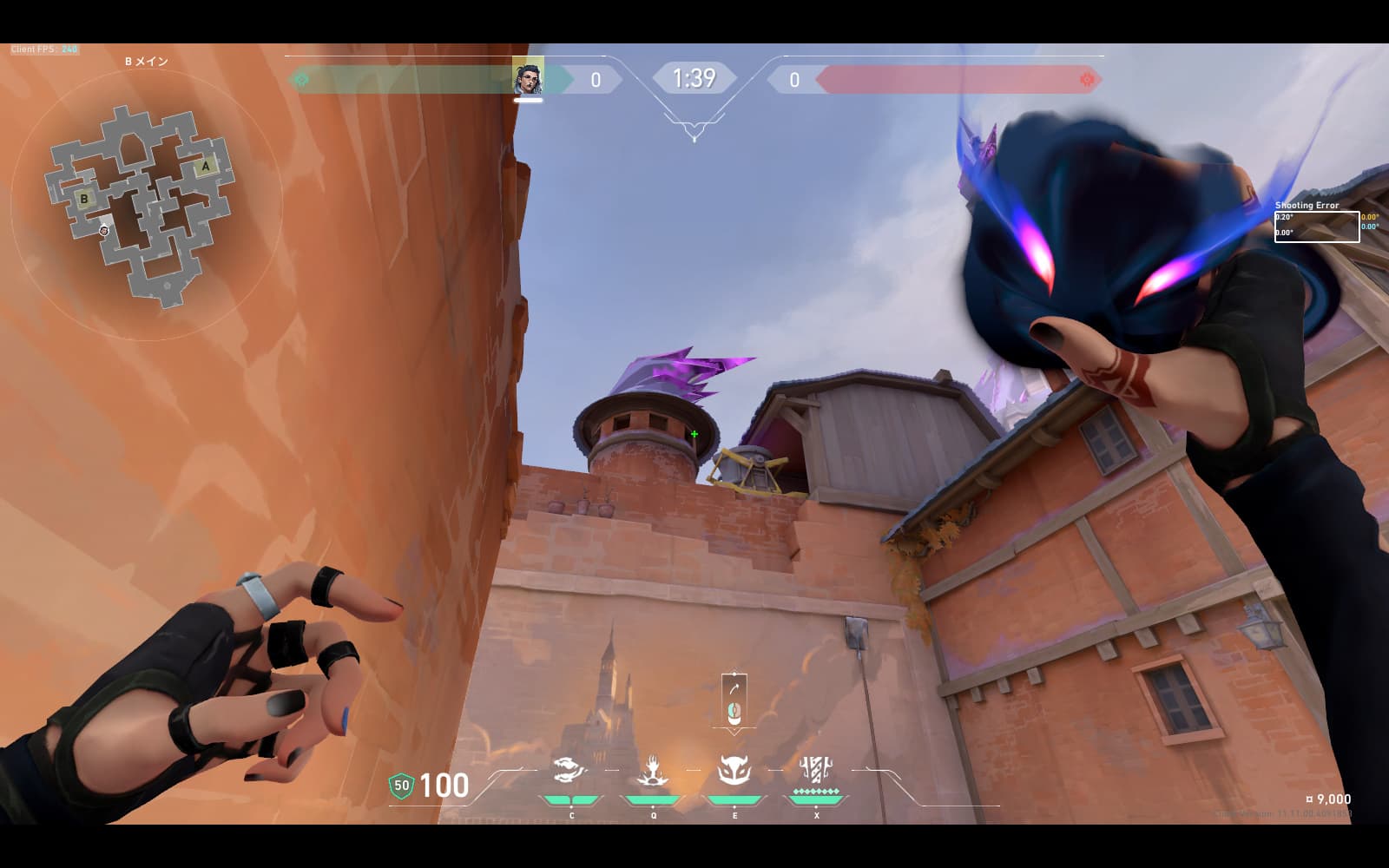This screenshot has width=1389, height=868.
Task: Trigger the Empress ultimate icon
Action: (816, 770)
